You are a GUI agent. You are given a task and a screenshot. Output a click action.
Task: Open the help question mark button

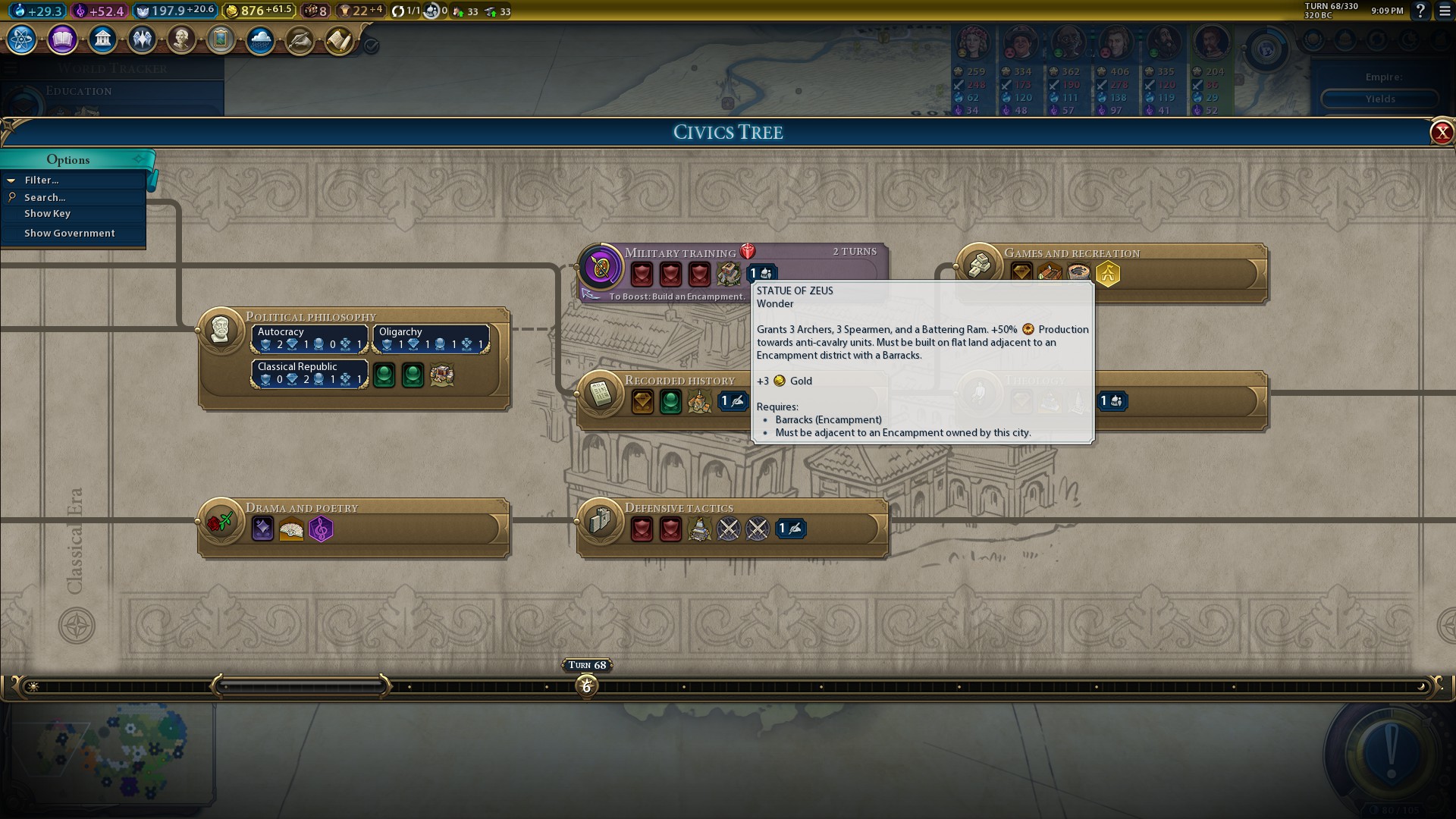[1420, 11]
